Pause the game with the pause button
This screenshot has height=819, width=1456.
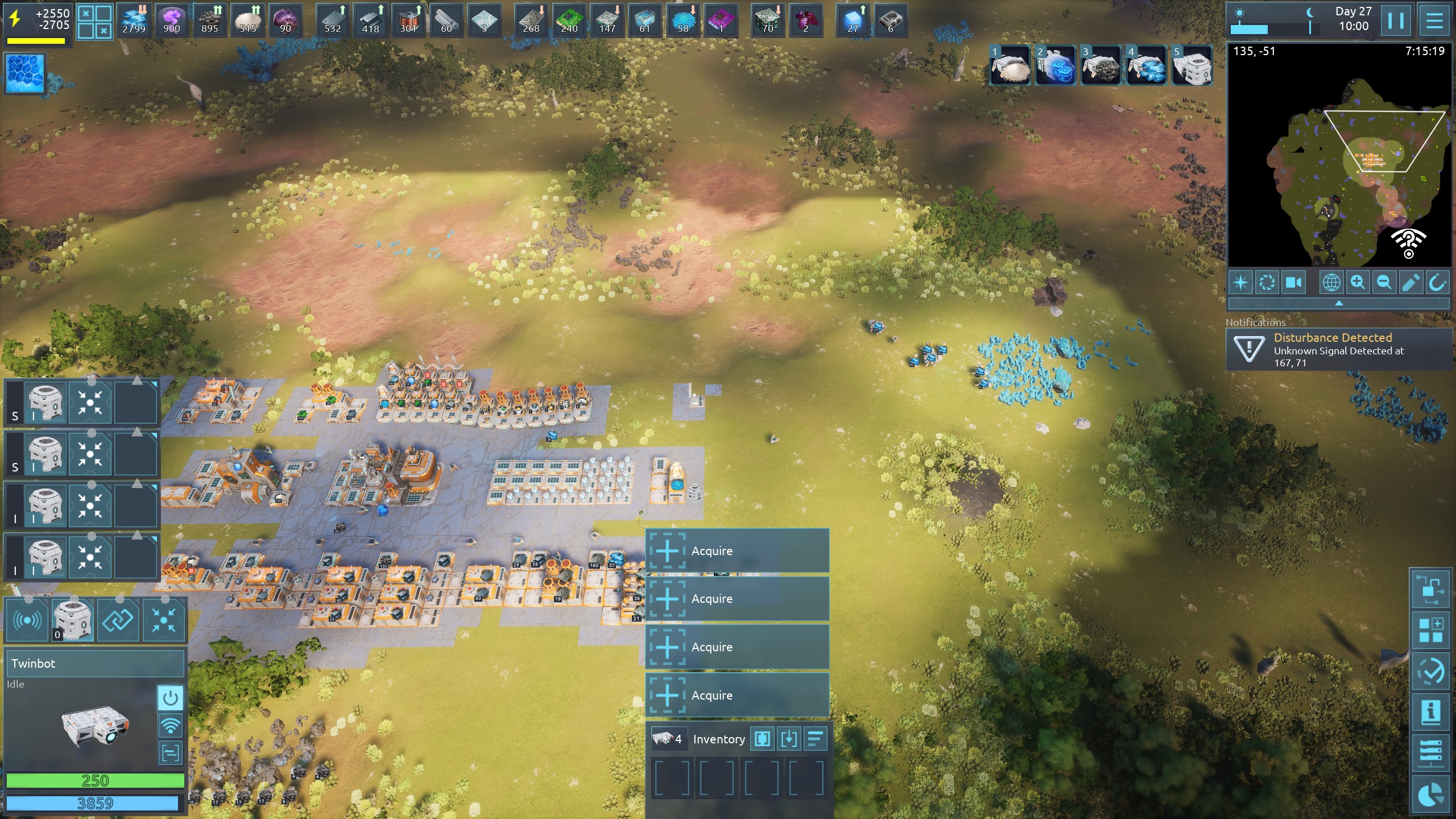coord(1396,20)
